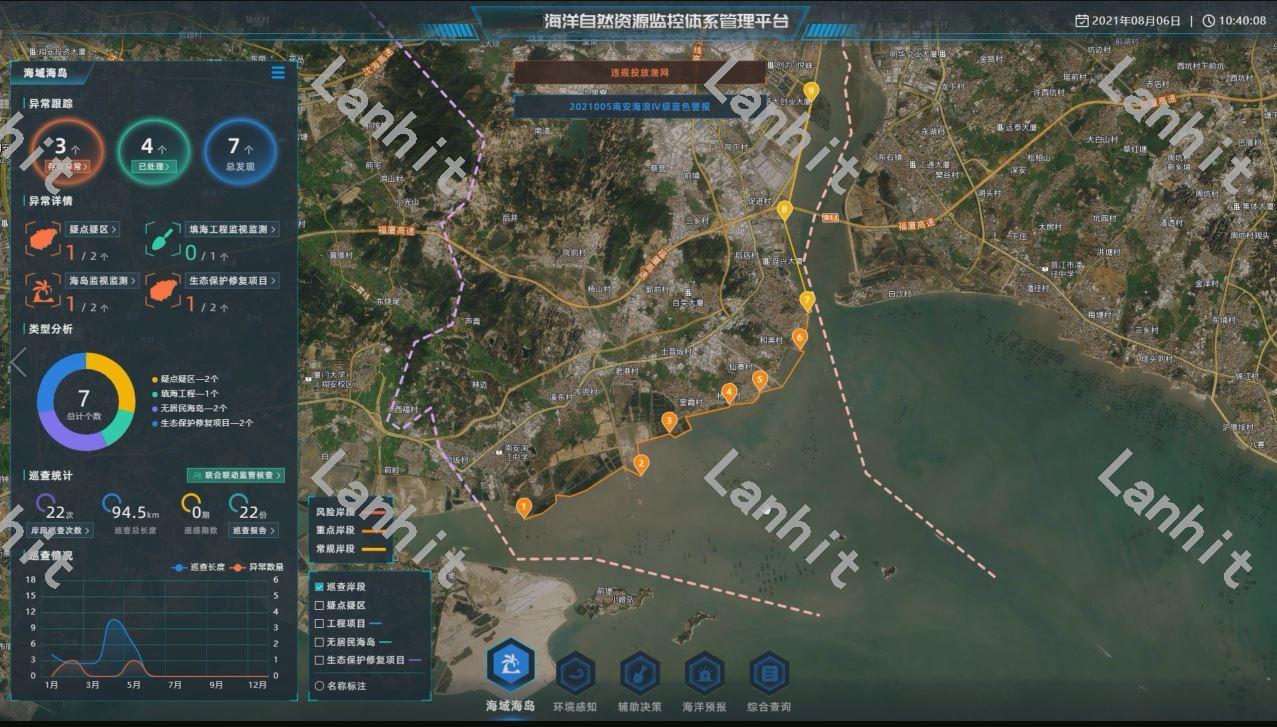This screenshot has height=727, width=1277.
Task: Open the 疑点疑区 detail entry
Action: [93, 230]
